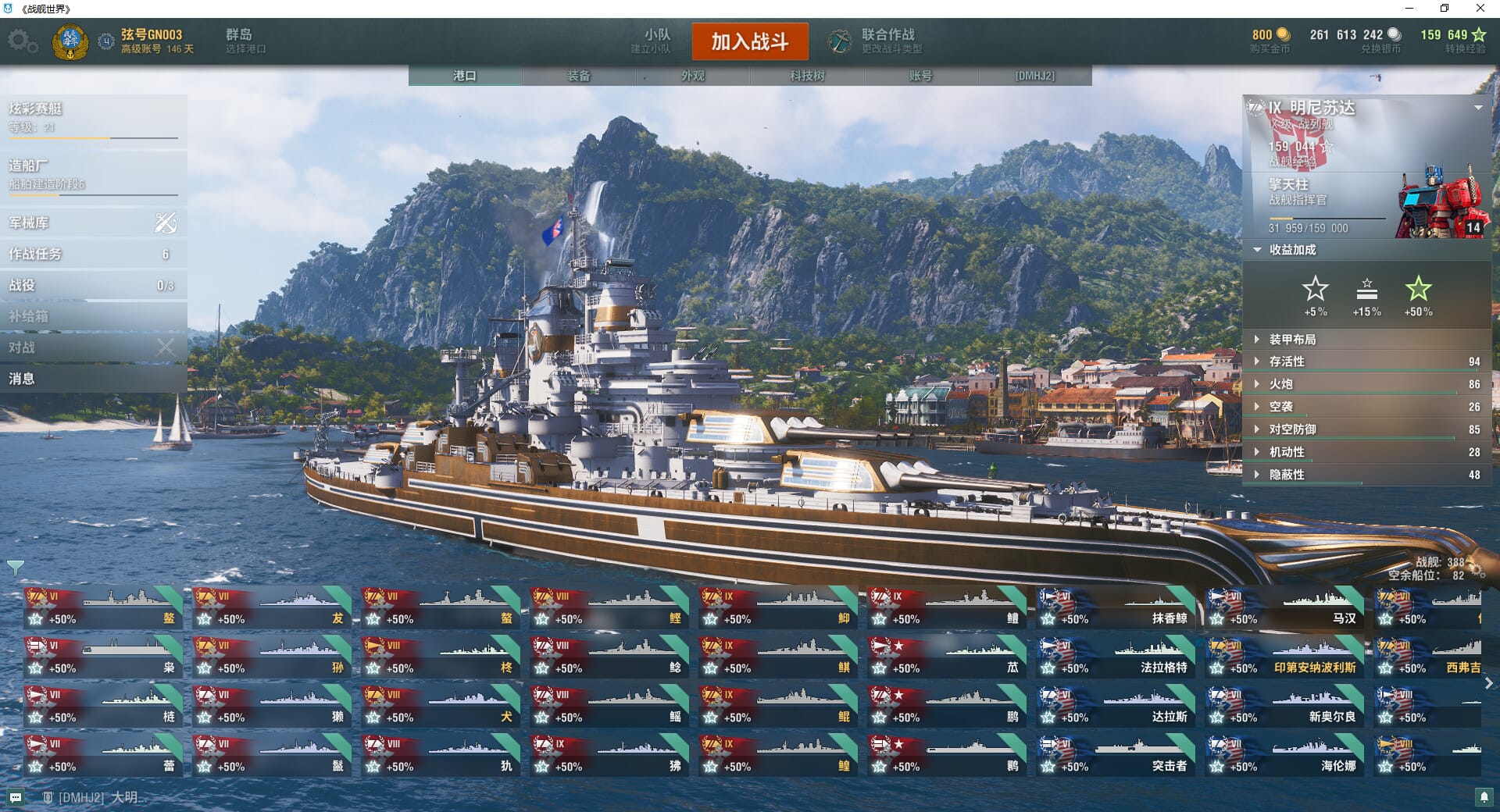The width and height of the screenshot is (1500, 812).
Task: Open 作战任务 combat missions
Action: point(93,254)
